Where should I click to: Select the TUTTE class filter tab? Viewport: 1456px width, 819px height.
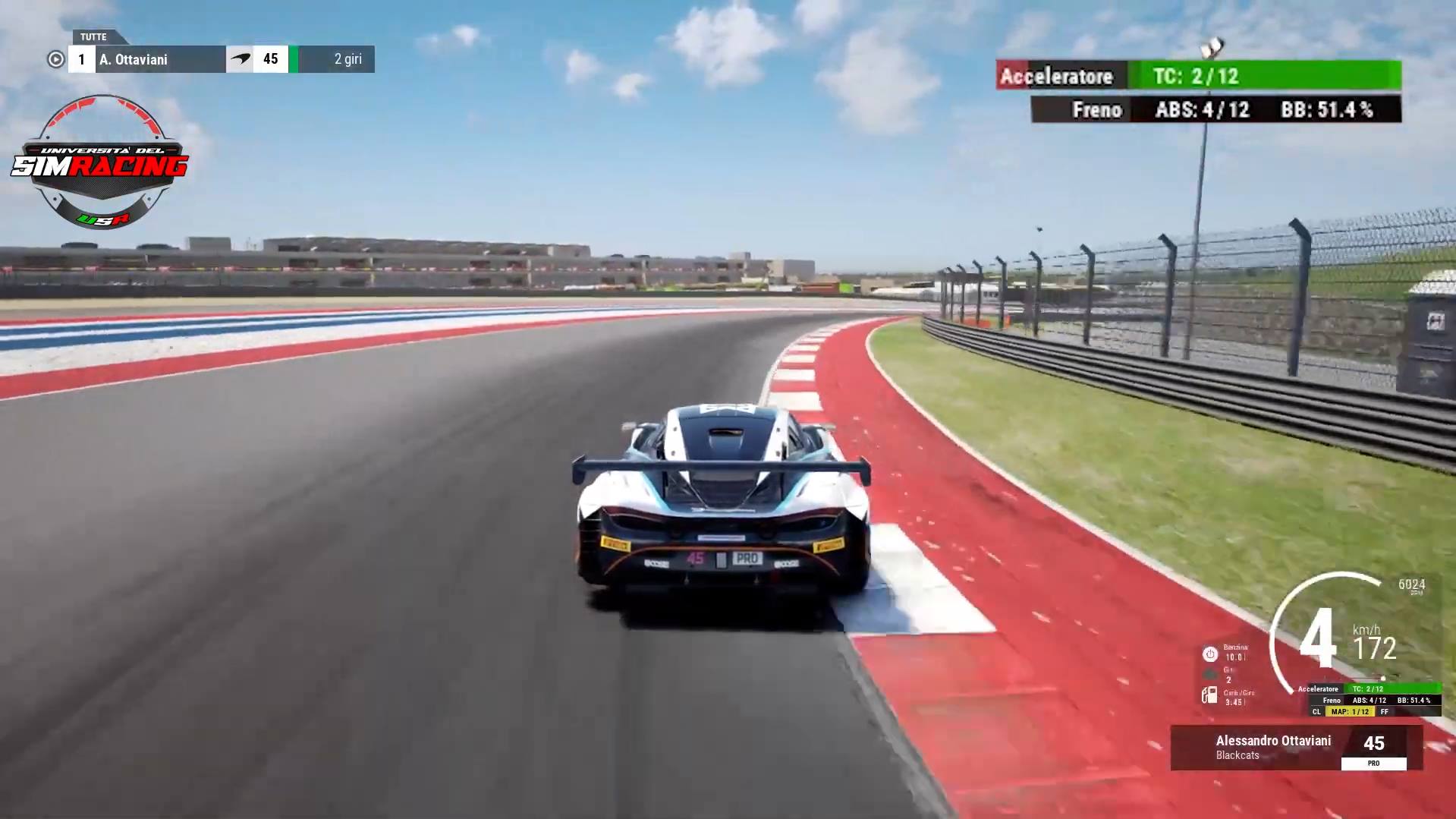[x=94, y=36]
